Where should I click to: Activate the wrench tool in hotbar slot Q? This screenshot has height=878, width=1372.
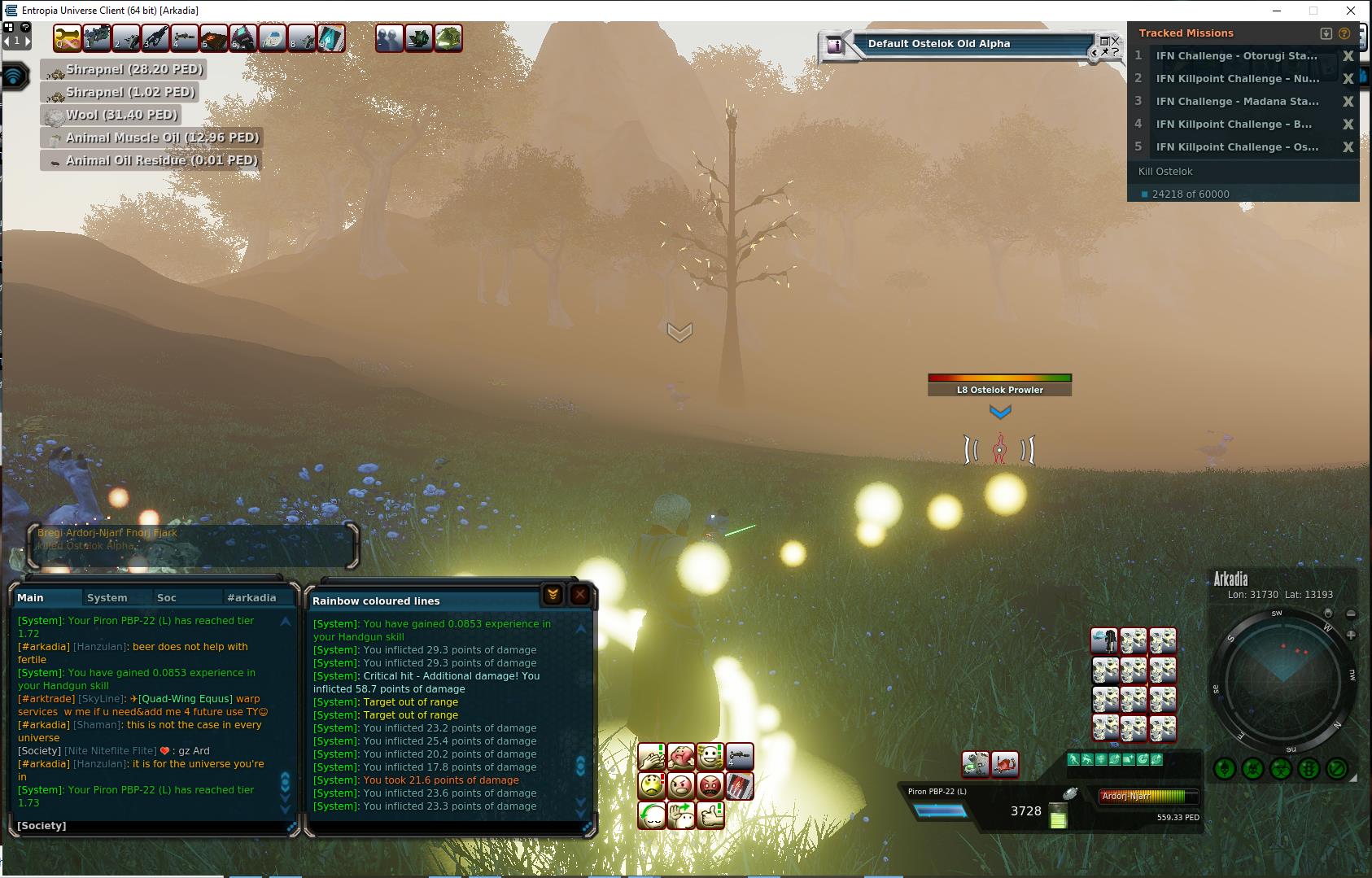coord(68,38)
